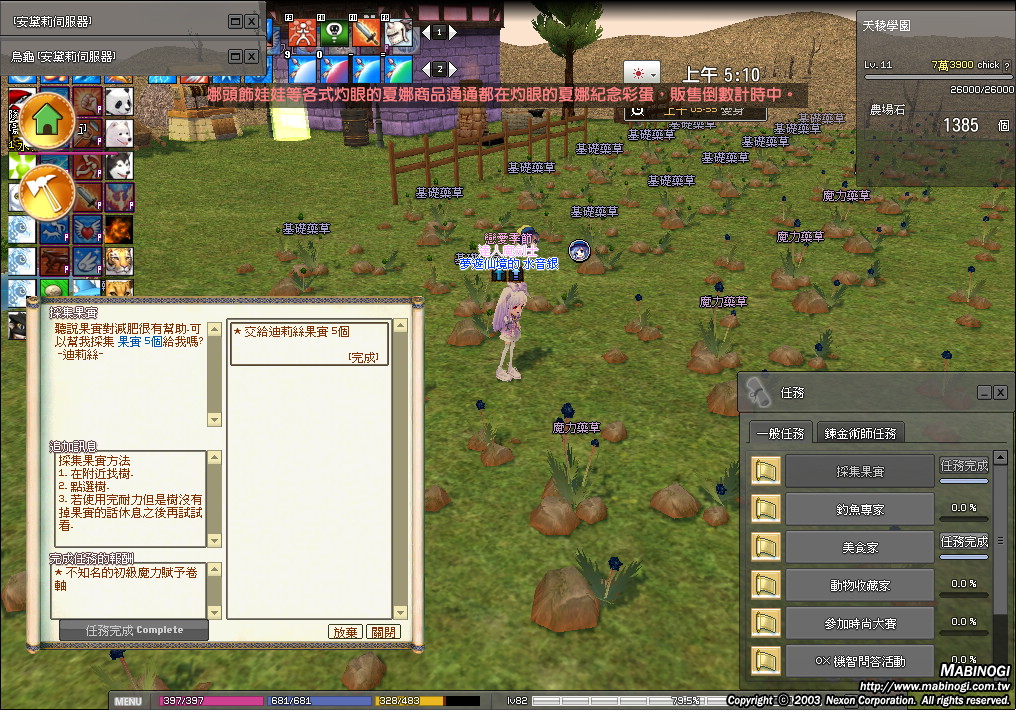Abandon the quest with 放棄
The image size is (1016, 710).
[x=345, y=632]
